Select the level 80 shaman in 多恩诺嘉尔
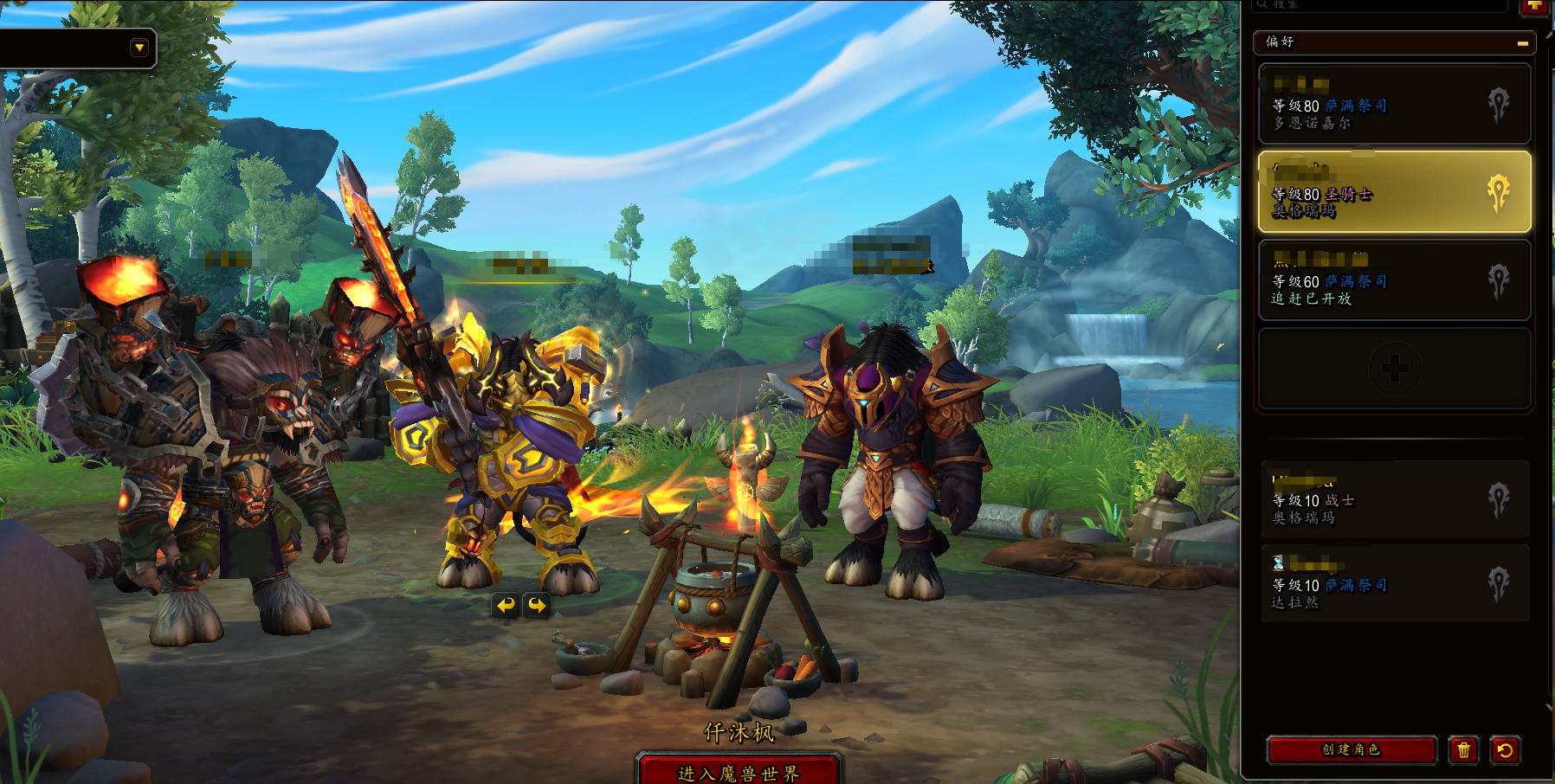This screenshot has width=1555, height=784. 1394,105
